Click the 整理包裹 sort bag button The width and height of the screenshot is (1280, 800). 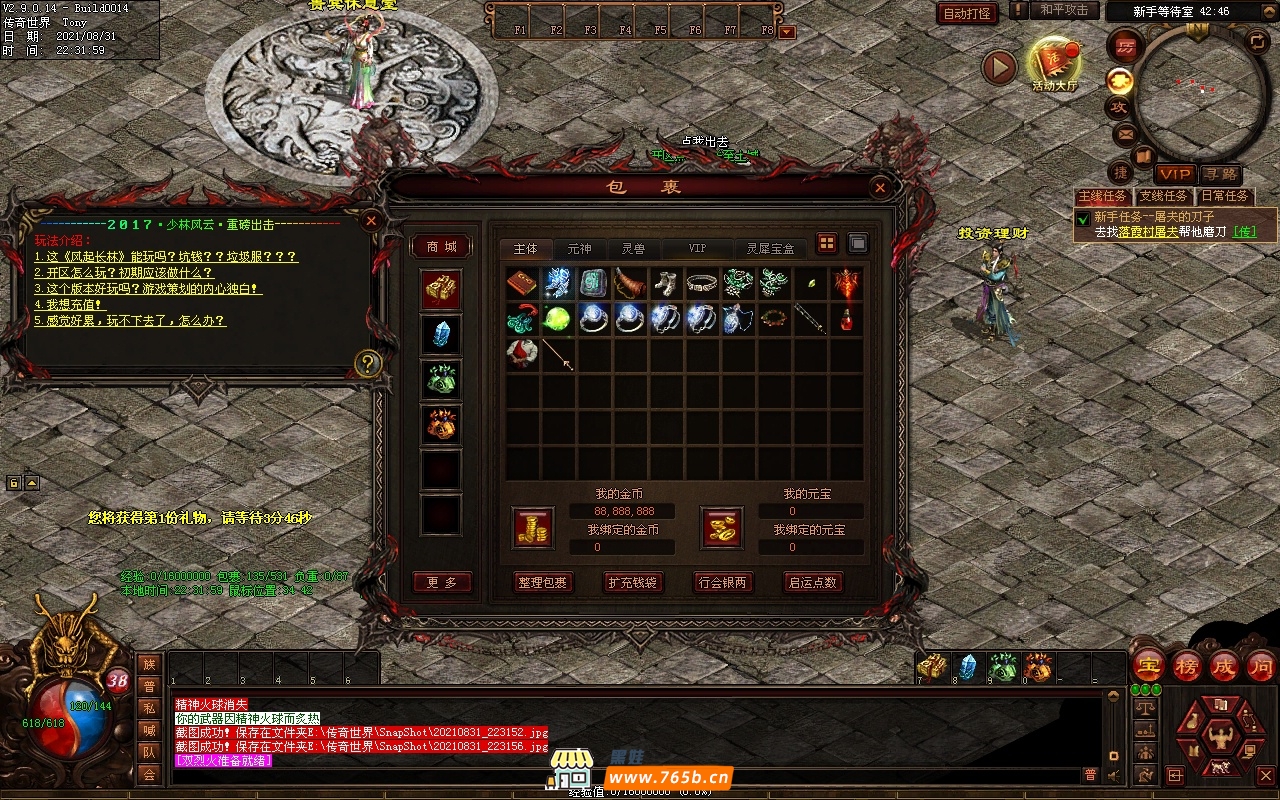click(542, 582)
